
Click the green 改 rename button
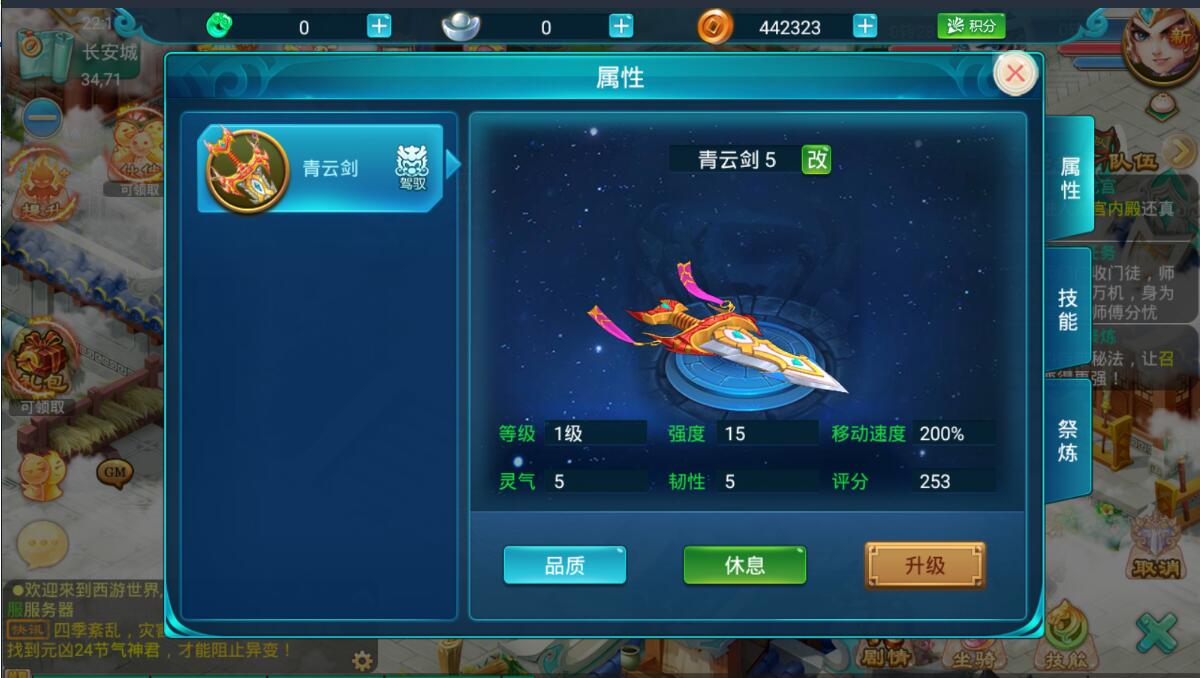[817, 159]
